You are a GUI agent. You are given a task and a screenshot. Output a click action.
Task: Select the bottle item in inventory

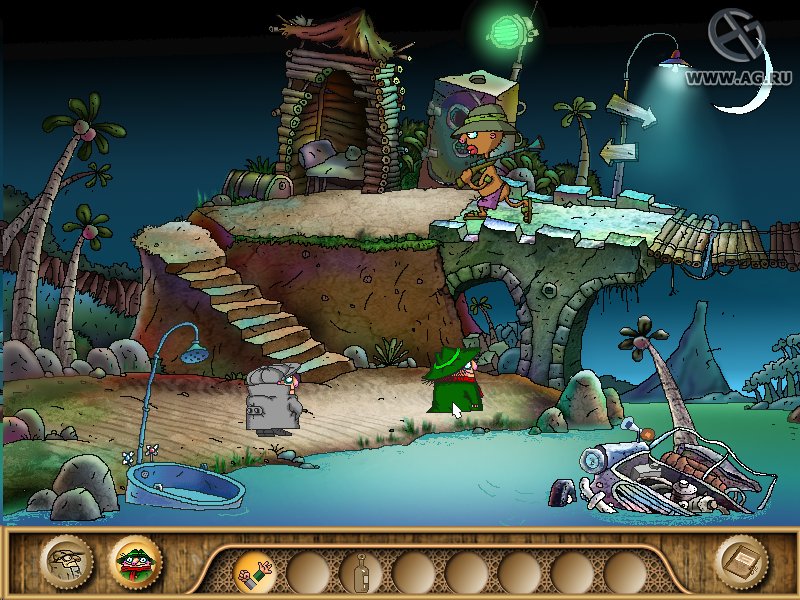[x=359, y=573]
